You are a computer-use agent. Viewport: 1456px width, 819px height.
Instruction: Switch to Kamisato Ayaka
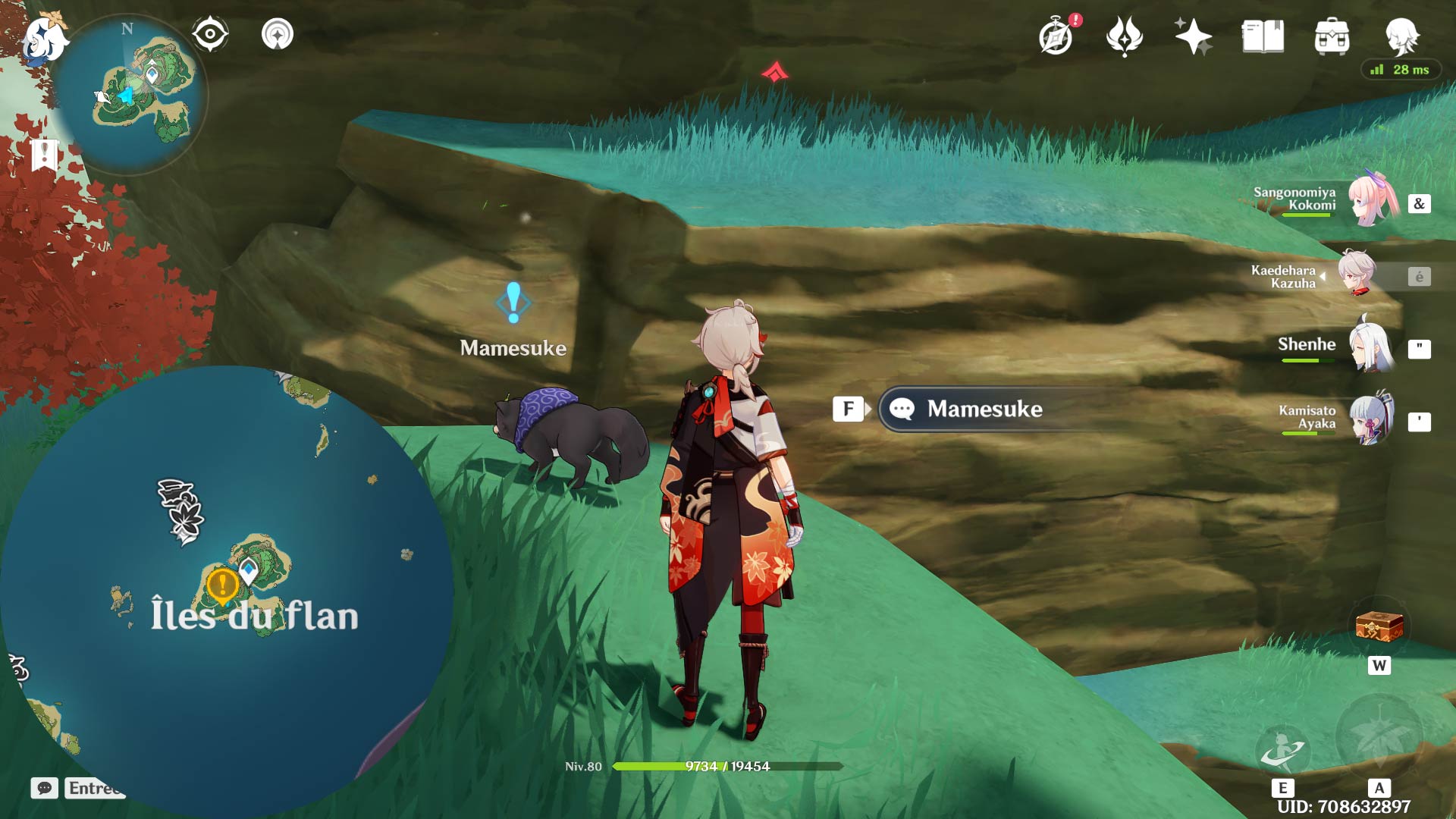(1371, 419)
